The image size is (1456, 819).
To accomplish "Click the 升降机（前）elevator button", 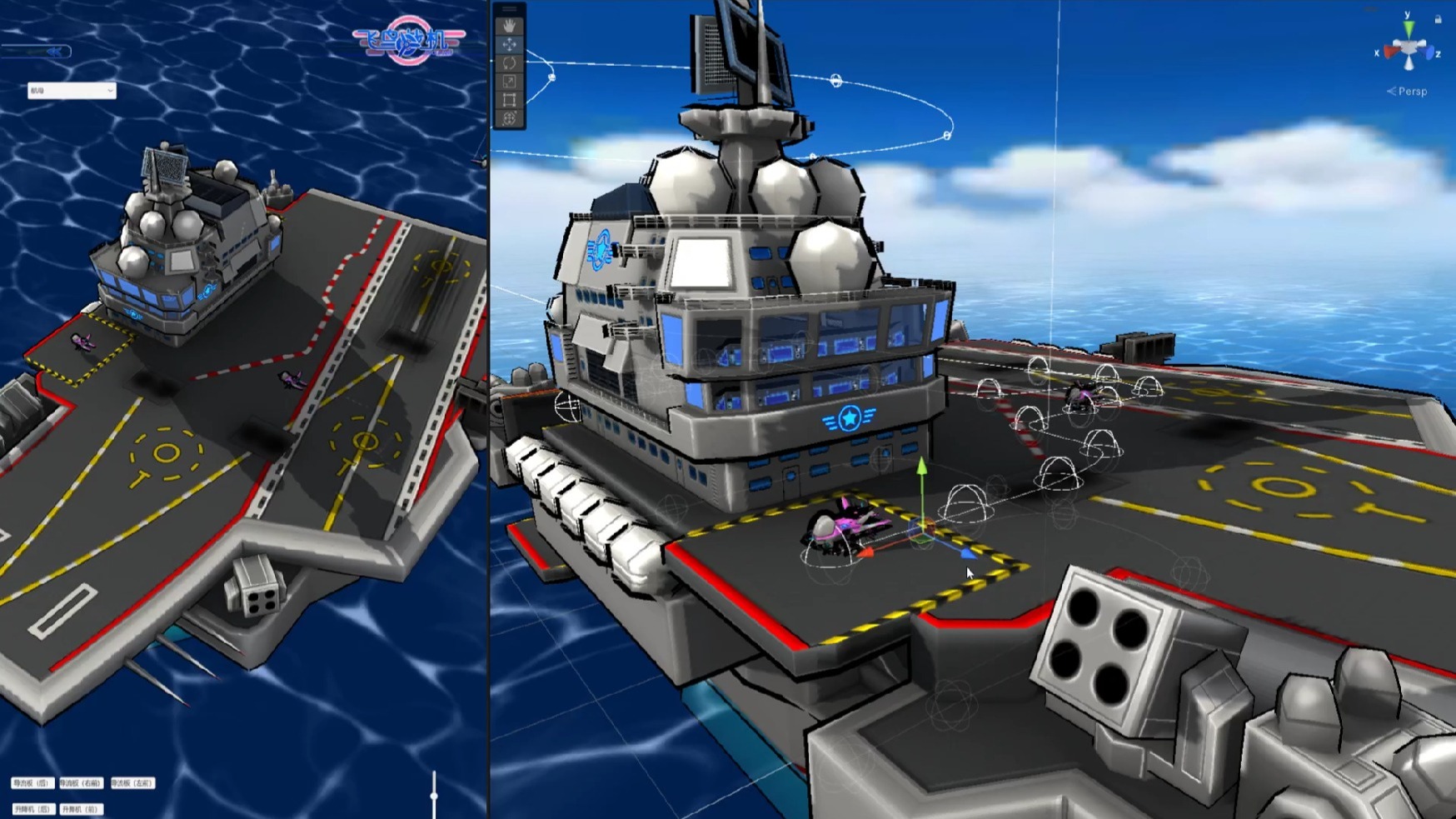I will (81, 809).
